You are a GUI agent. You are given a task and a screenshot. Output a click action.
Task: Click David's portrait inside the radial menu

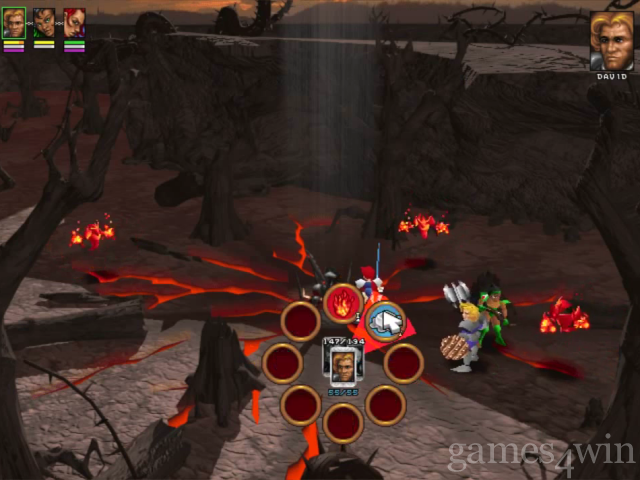point(343,363)
